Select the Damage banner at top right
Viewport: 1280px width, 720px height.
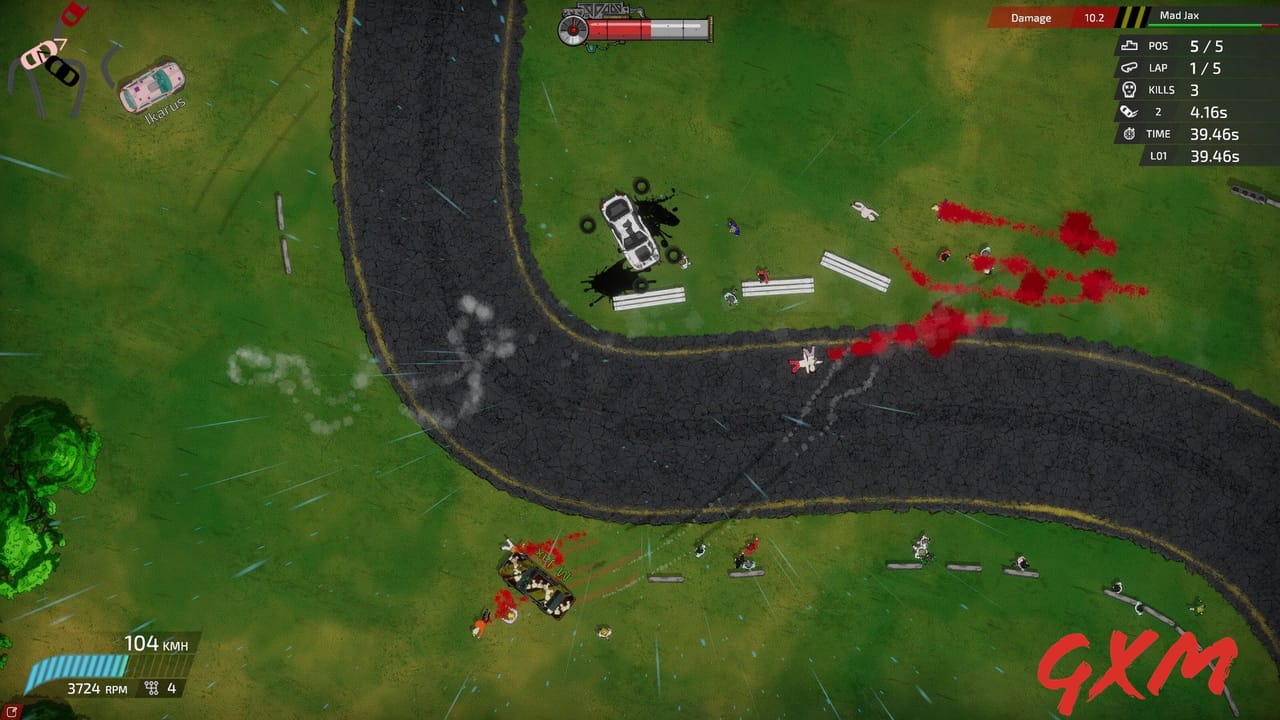pyautogui.click(x=1030, y=17)
